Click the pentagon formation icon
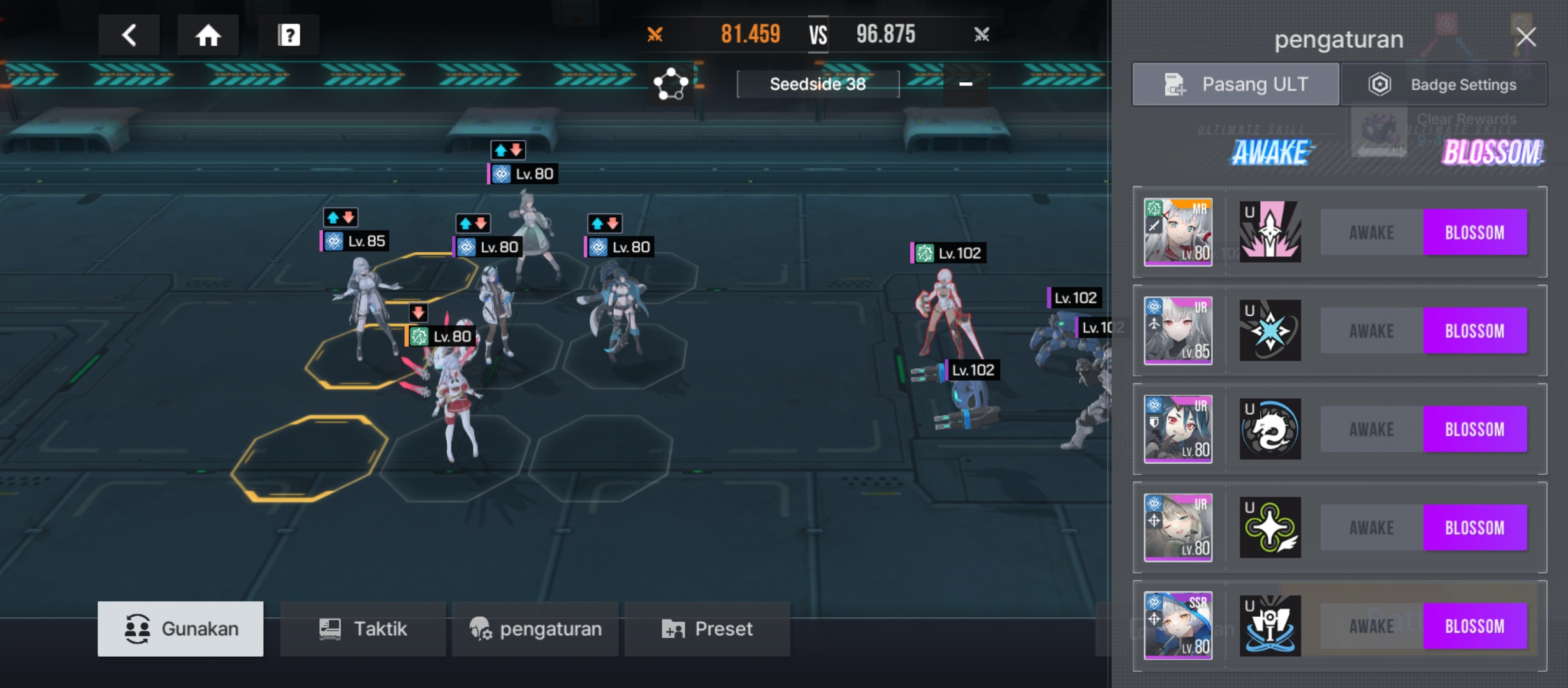Image resolution: width=1568 pixels, height=688 pixels. coord(671,84)
